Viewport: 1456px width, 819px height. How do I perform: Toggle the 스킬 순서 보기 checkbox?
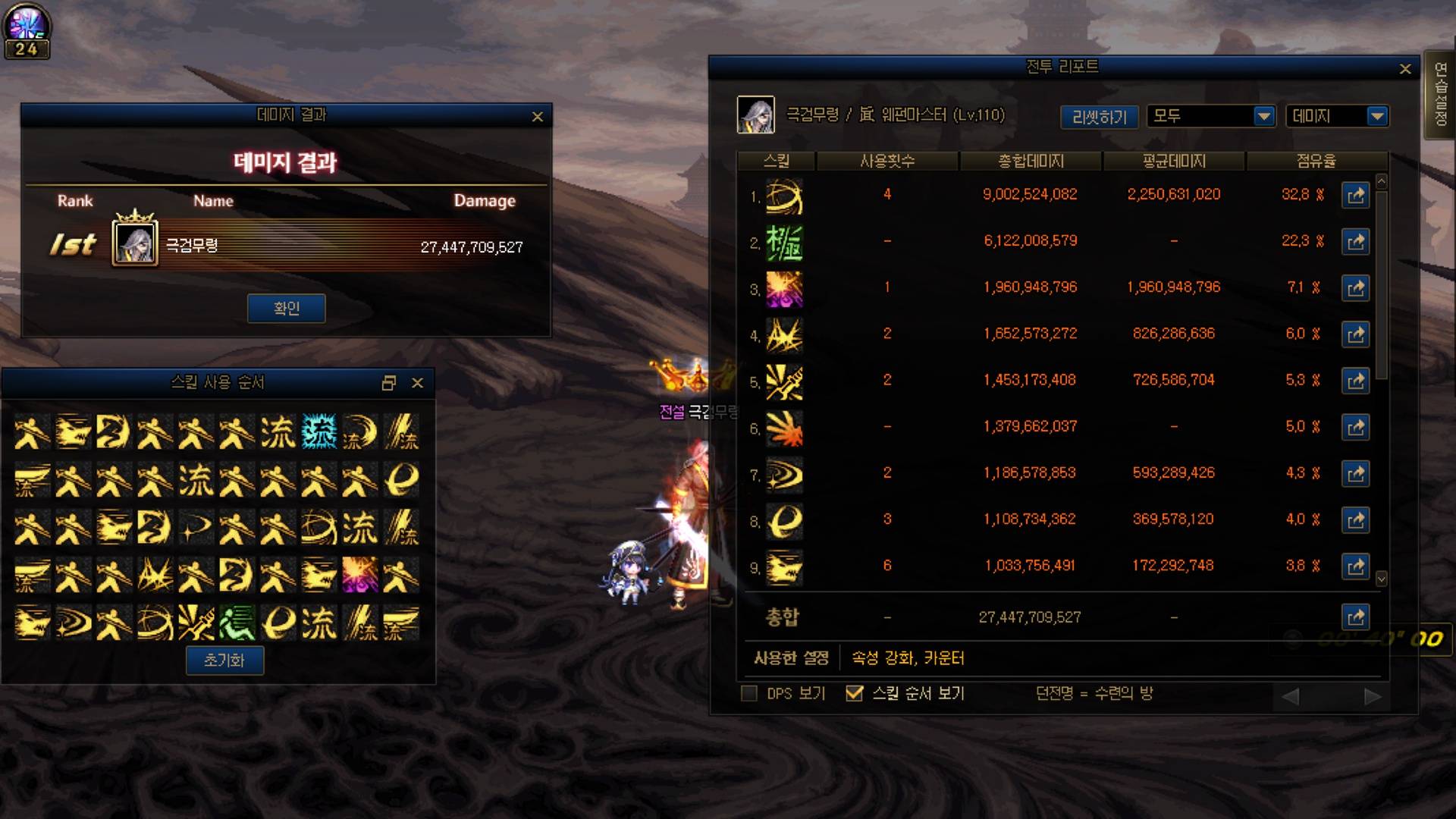(855, 693)
